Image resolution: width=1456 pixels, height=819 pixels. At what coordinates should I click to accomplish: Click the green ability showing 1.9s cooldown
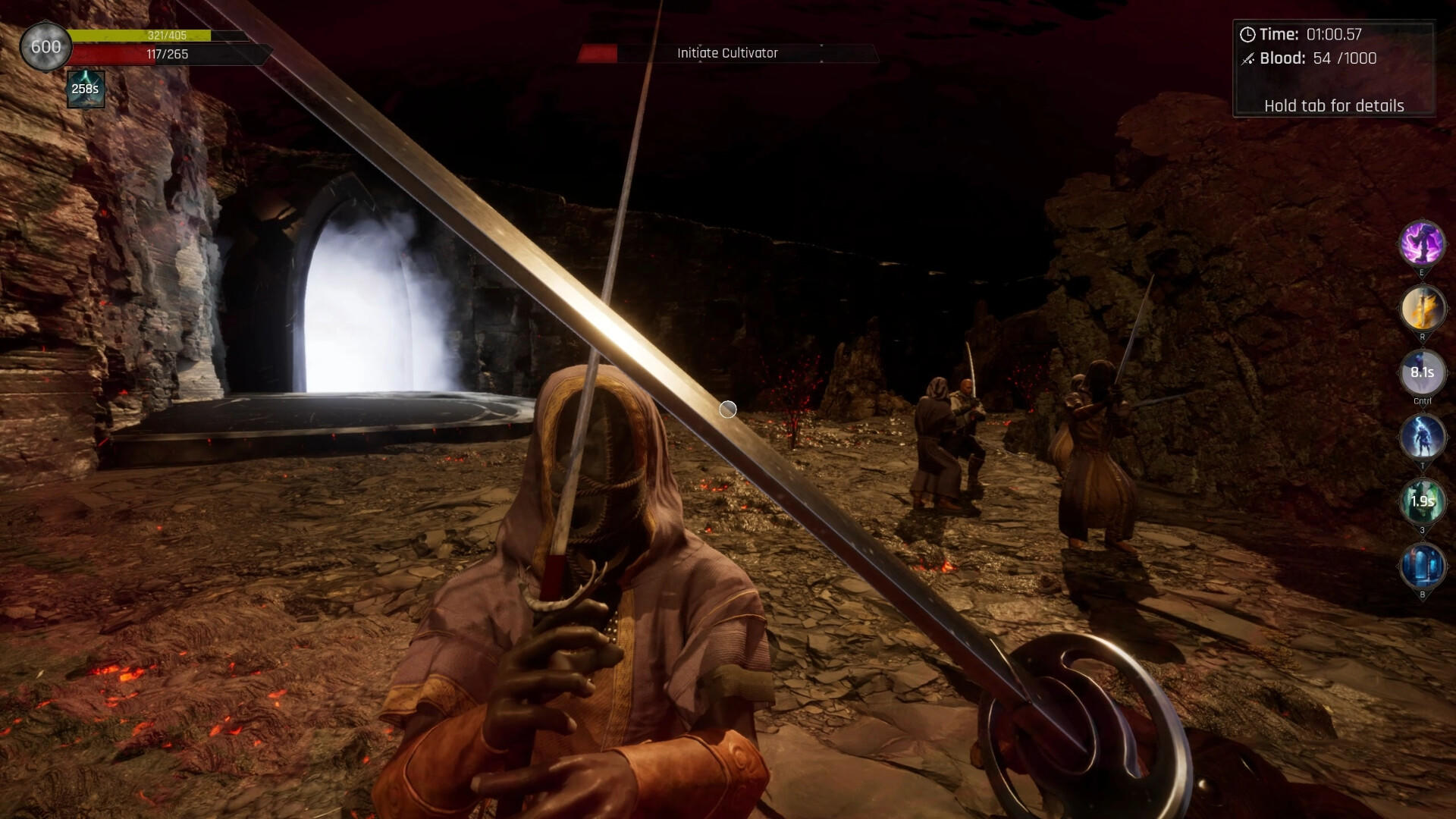pos(1422,501)
